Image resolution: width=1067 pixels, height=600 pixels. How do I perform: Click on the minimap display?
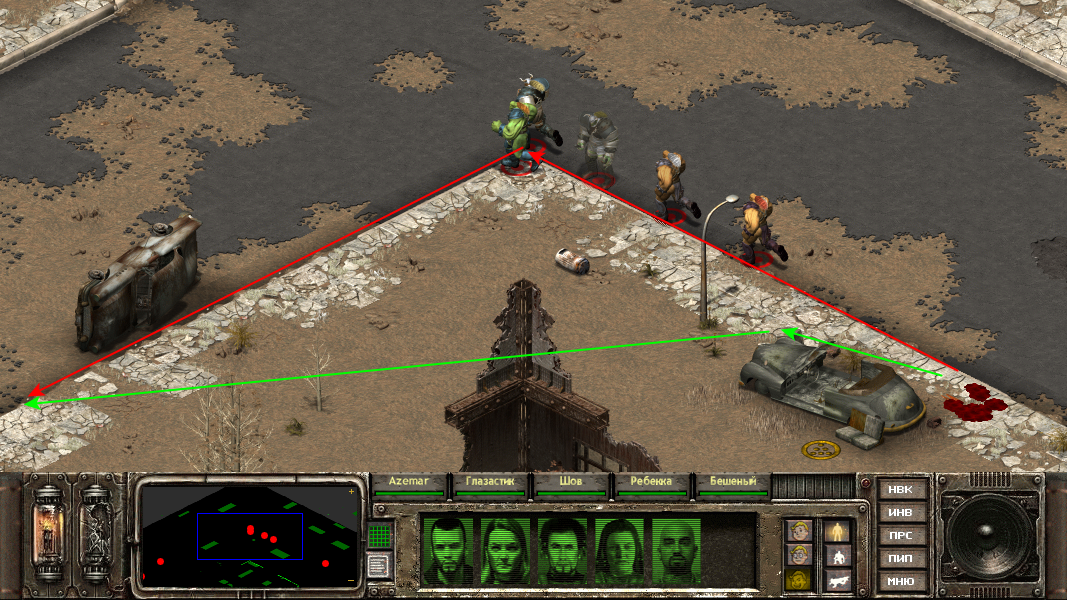(250, 535)
